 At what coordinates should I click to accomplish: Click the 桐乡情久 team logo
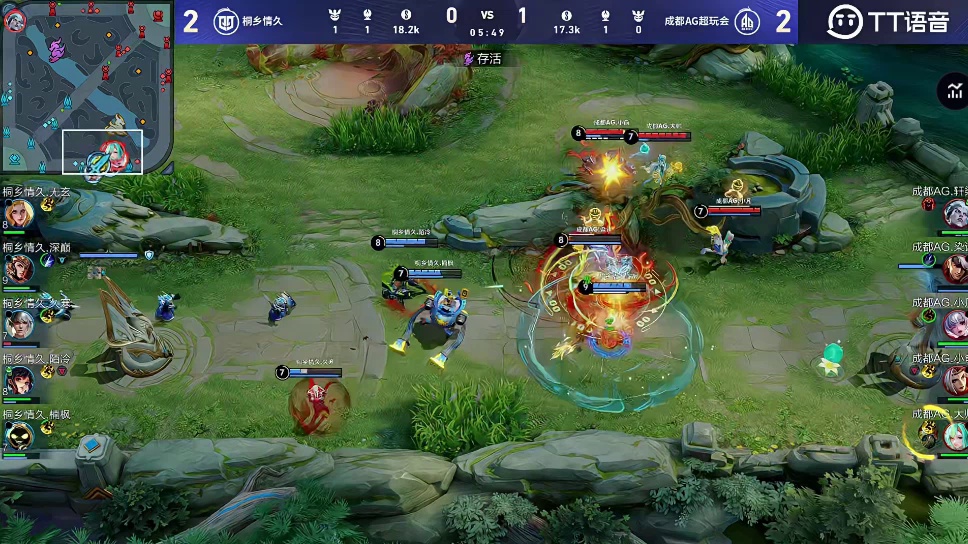(226, 21)
